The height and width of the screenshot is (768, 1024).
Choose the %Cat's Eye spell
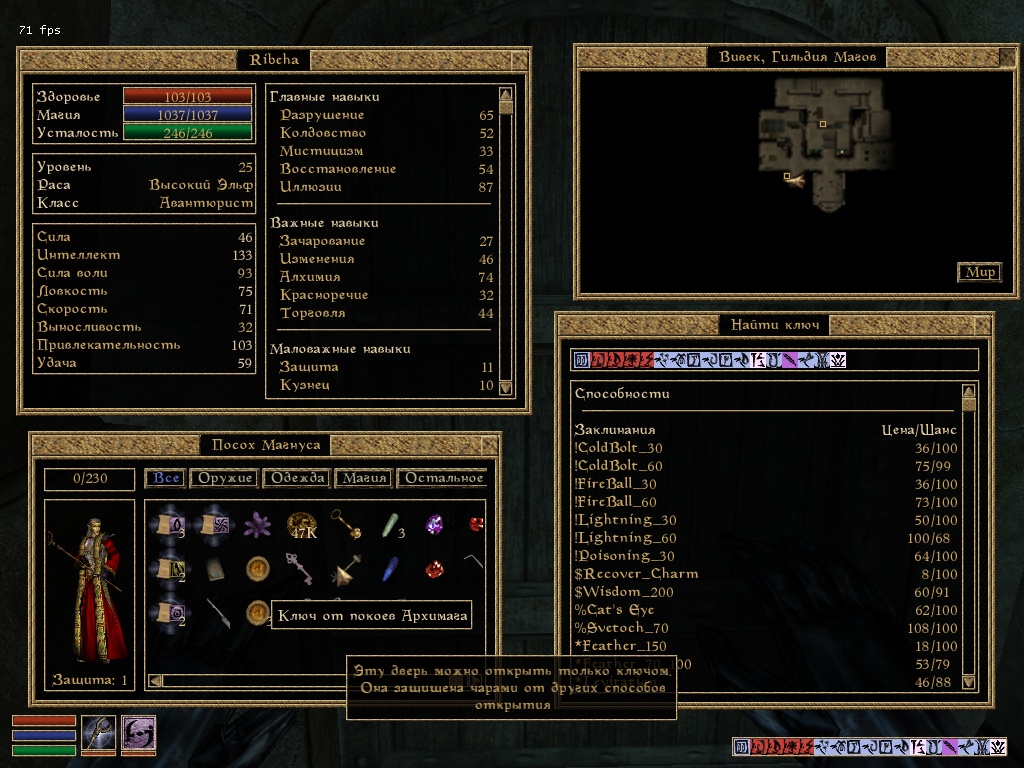[614, 610]
